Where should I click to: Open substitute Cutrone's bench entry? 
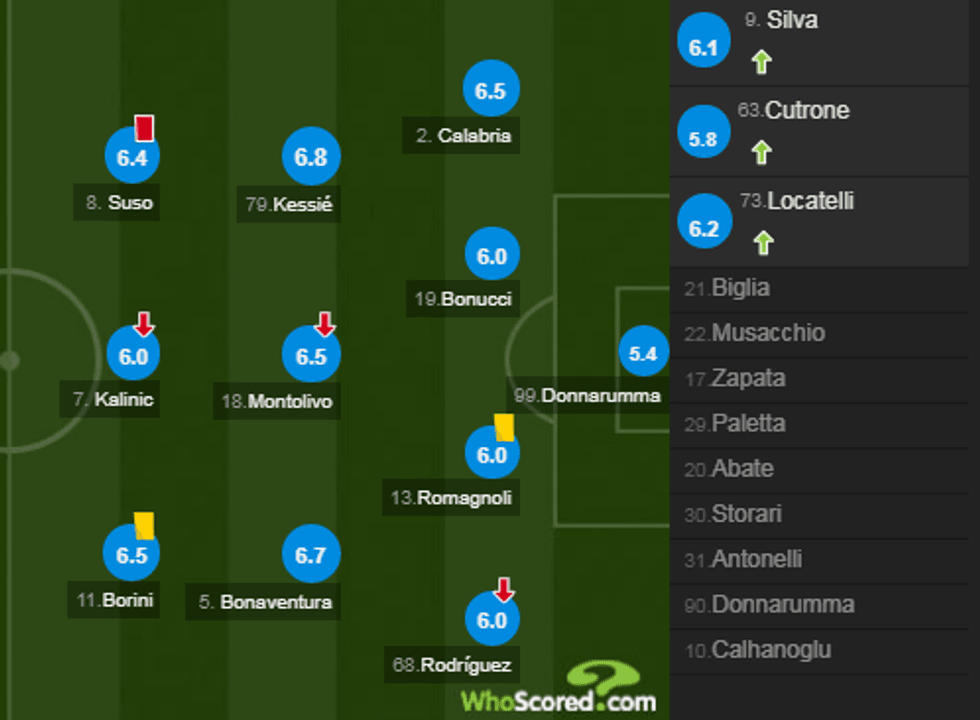pyautogui.click(x=806, y=111)
